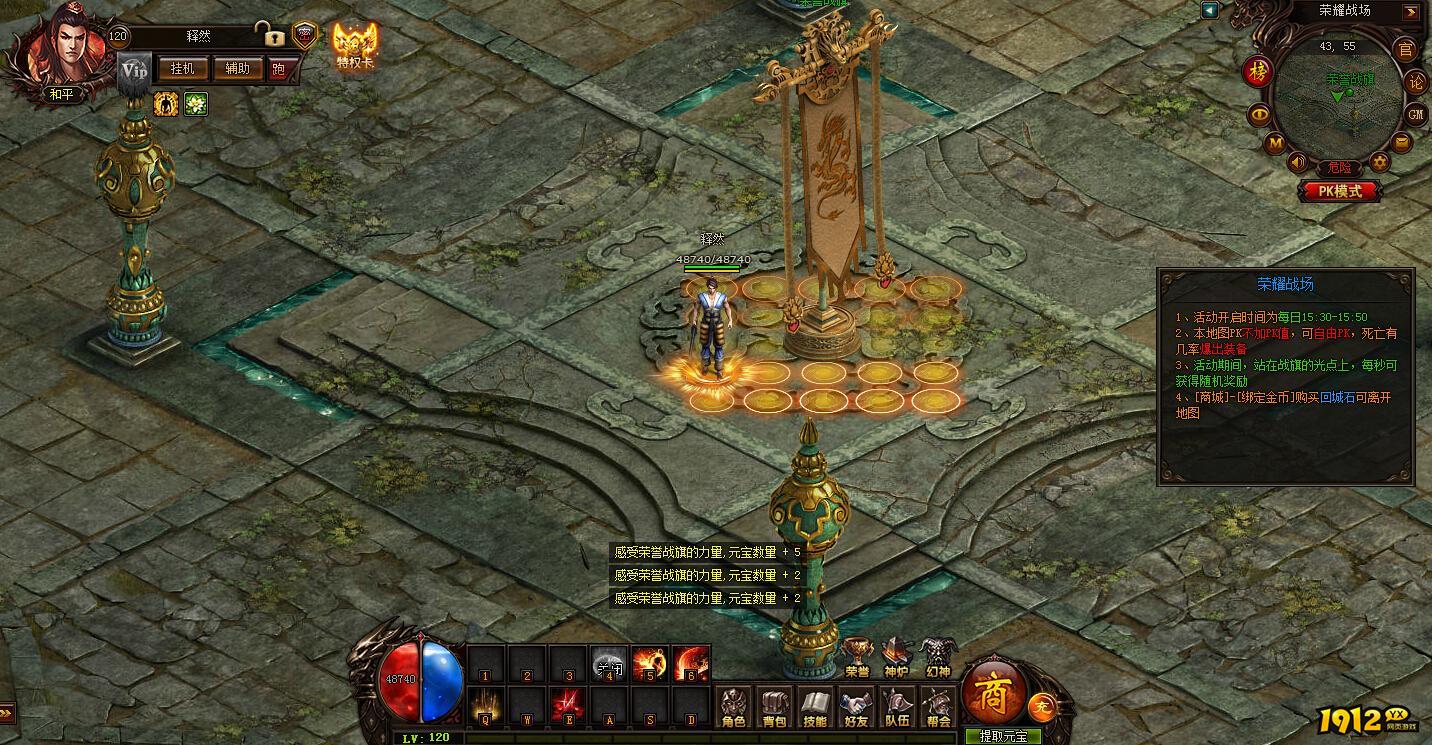Open the 神炉 furnace icon
The image size is (1432, 745).
(896, 657)
